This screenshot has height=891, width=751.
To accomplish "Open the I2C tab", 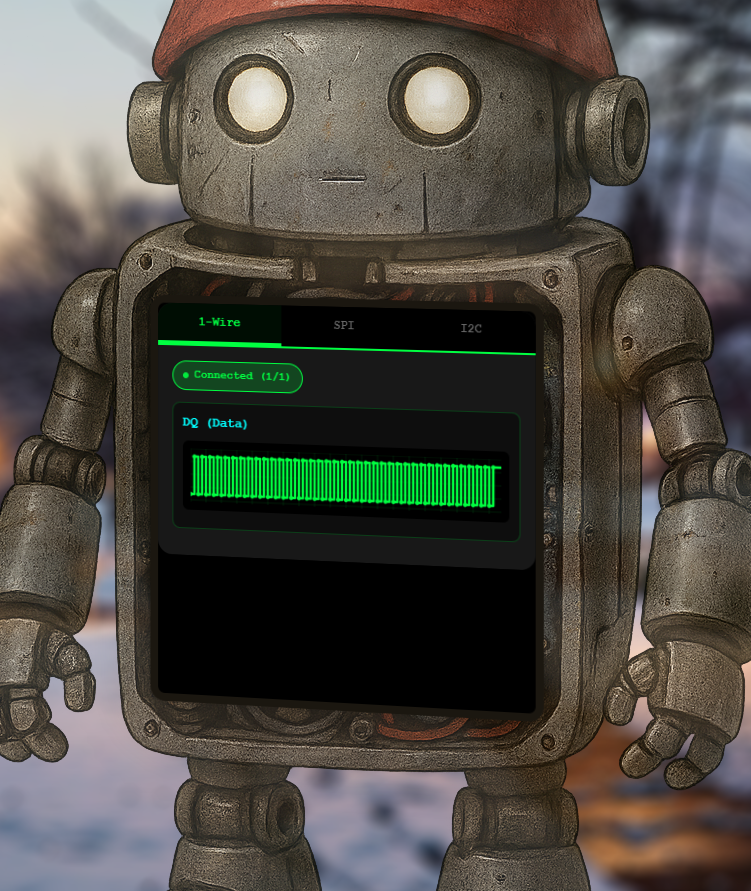I will 471,328.
